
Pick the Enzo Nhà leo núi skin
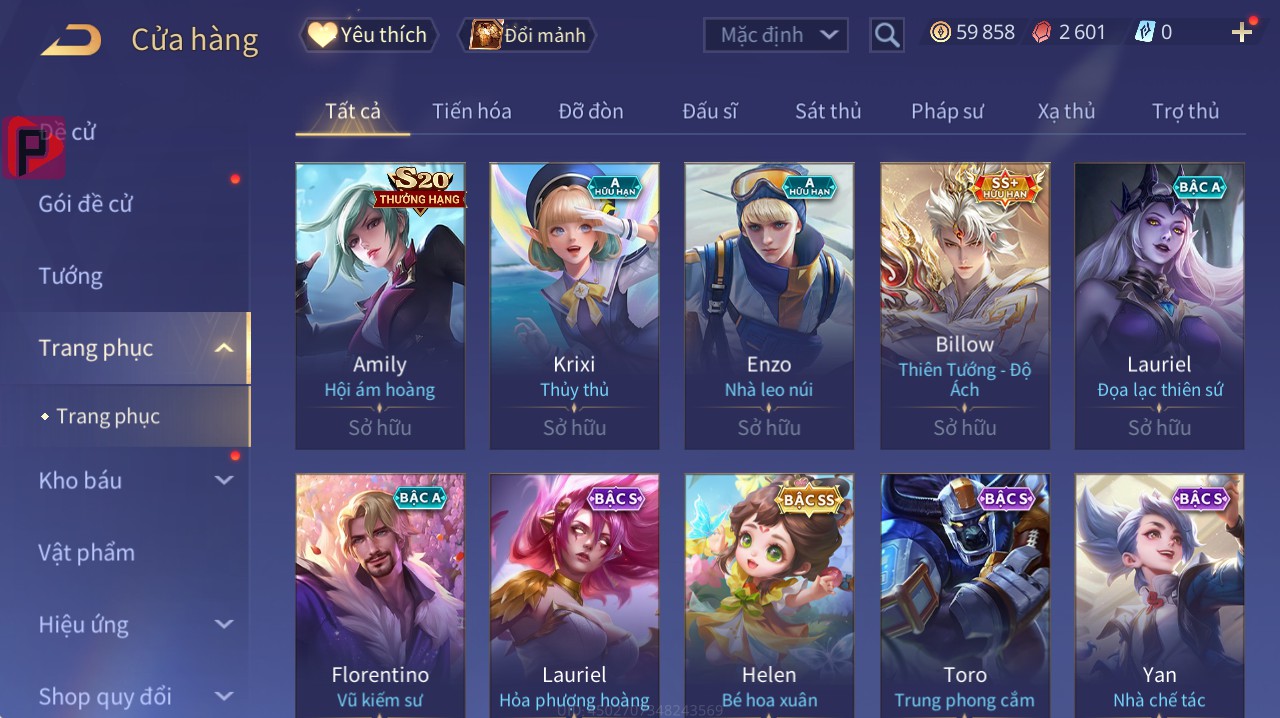click(x=769, y=305)
